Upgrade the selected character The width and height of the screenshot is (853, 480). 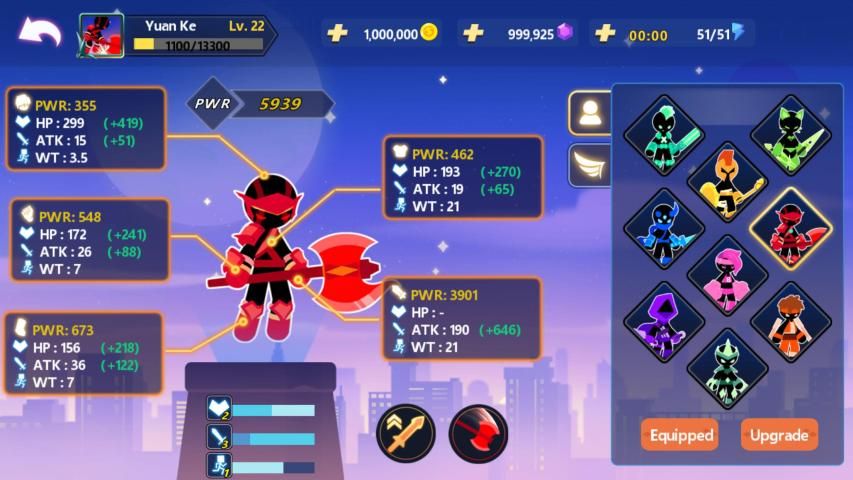(x=779, y=435)
